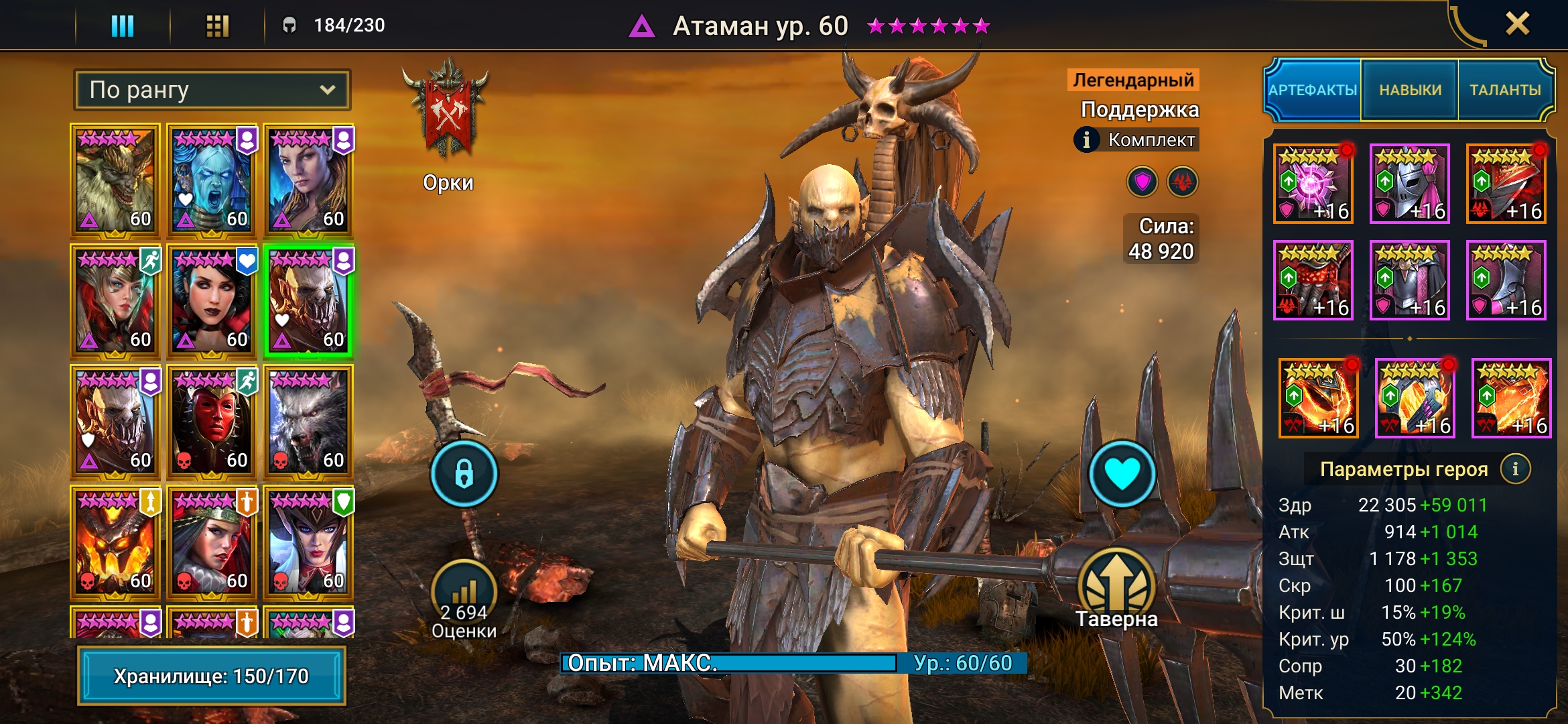The width and height of the screenshot is (1568, 724).
Task: Tap the blue heart favorite button
Action: 1122,473
